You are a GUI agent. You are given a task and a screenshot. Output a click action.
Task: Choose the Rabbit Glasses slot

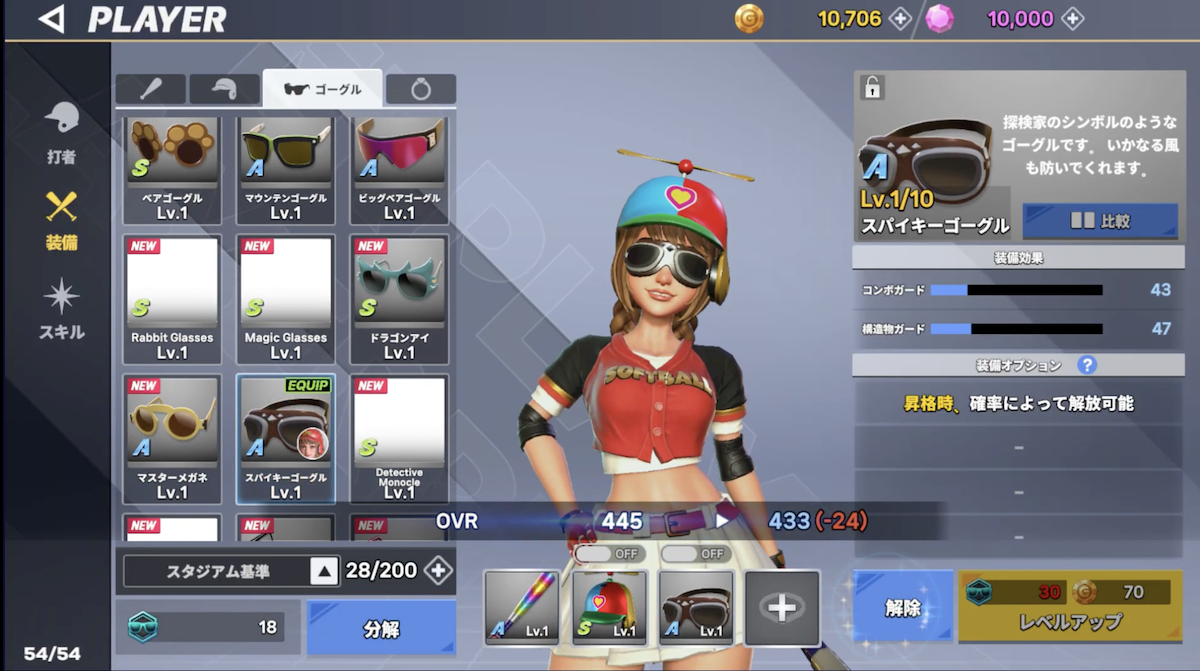click(172, 299)
